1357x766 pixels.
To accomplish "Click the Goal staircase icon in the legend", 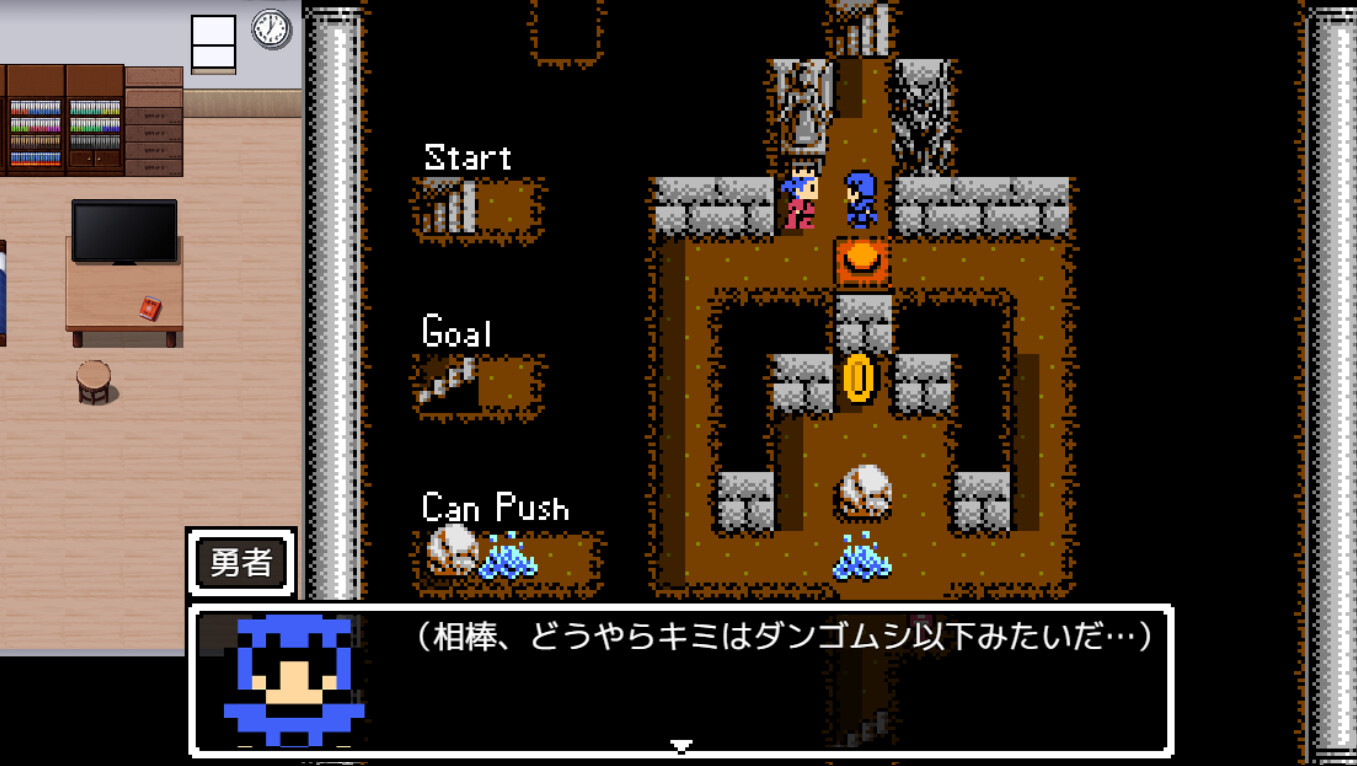I will 445,383.
